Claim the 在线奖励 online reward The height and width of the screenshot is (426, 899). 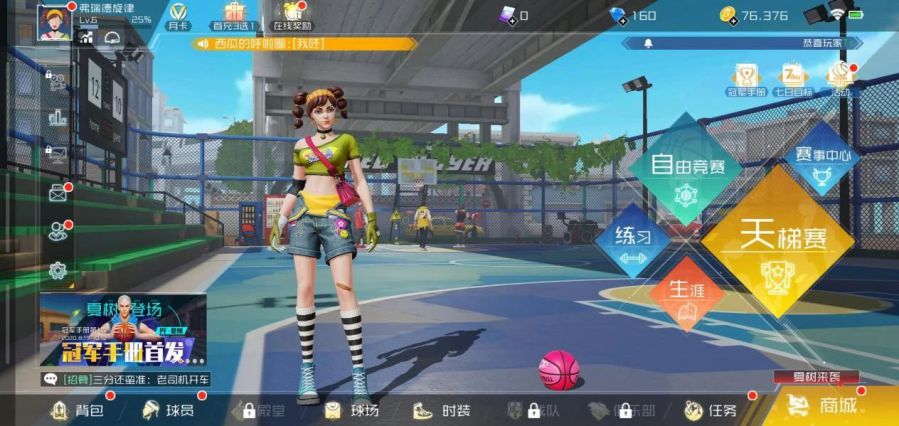[x=292, y=16]
